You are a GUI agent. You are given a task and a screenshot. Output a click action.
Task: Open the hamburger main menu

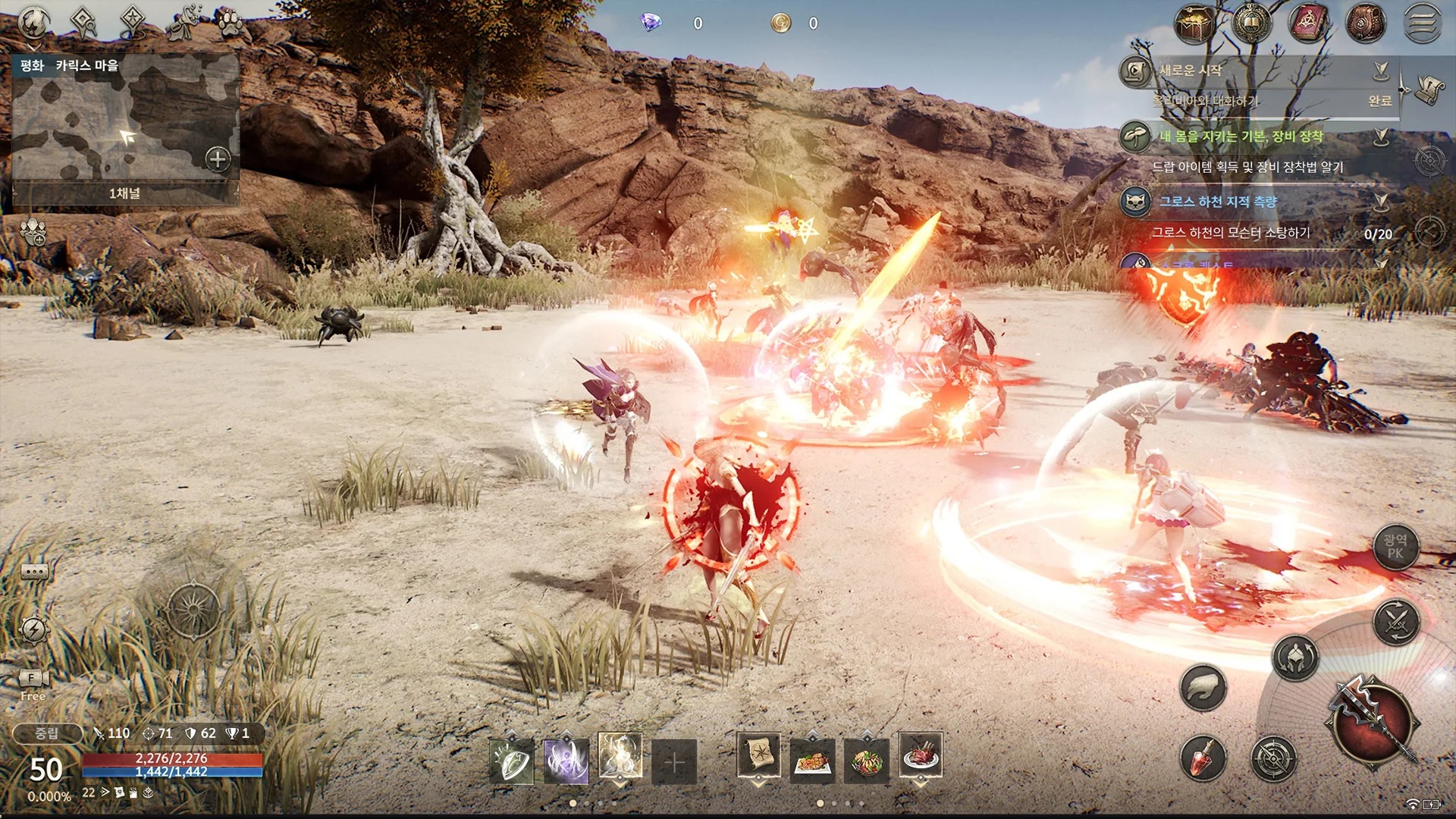pos(1423,23)
